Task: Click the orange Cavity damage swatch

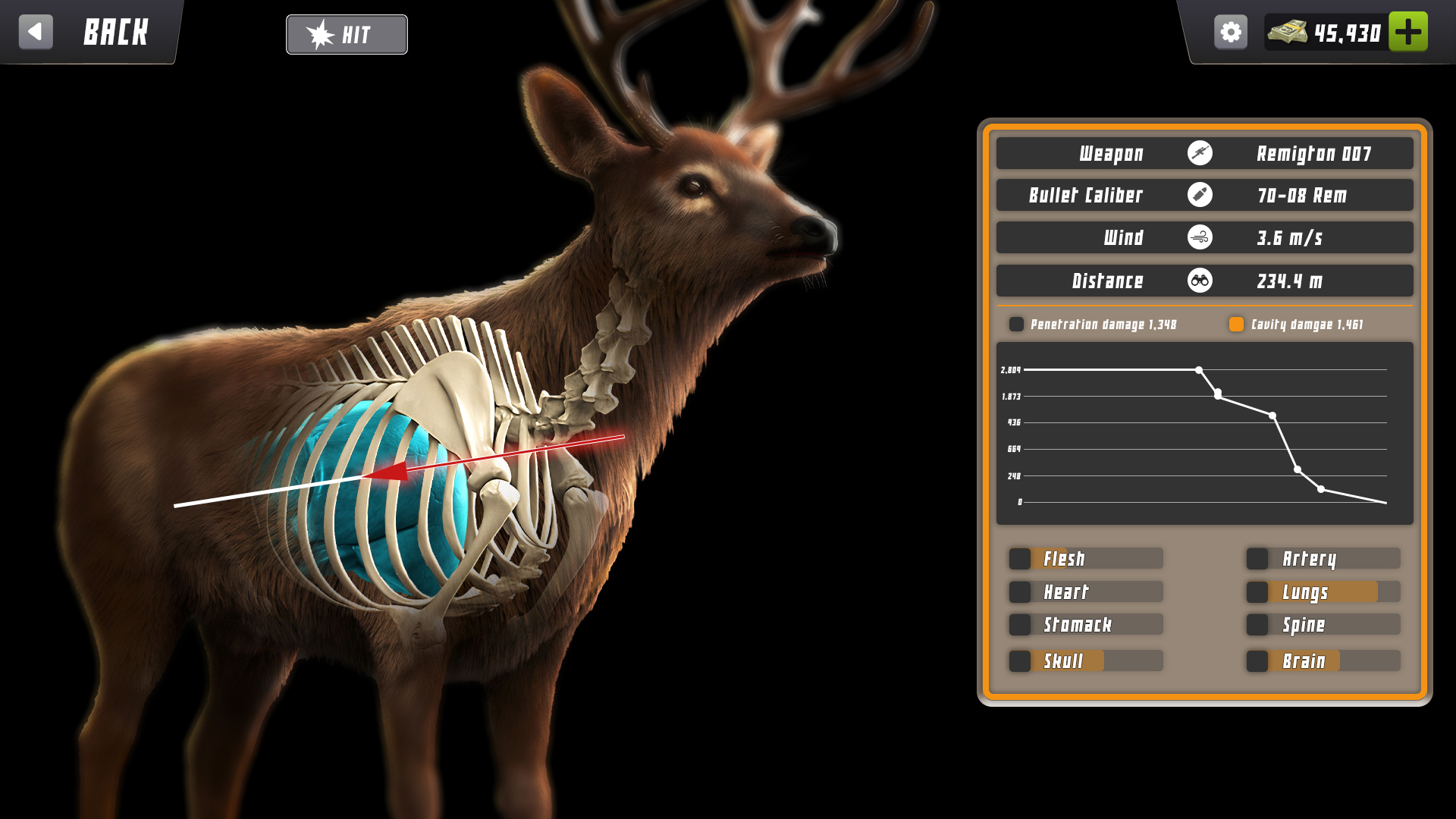Action: (1236, 324)
